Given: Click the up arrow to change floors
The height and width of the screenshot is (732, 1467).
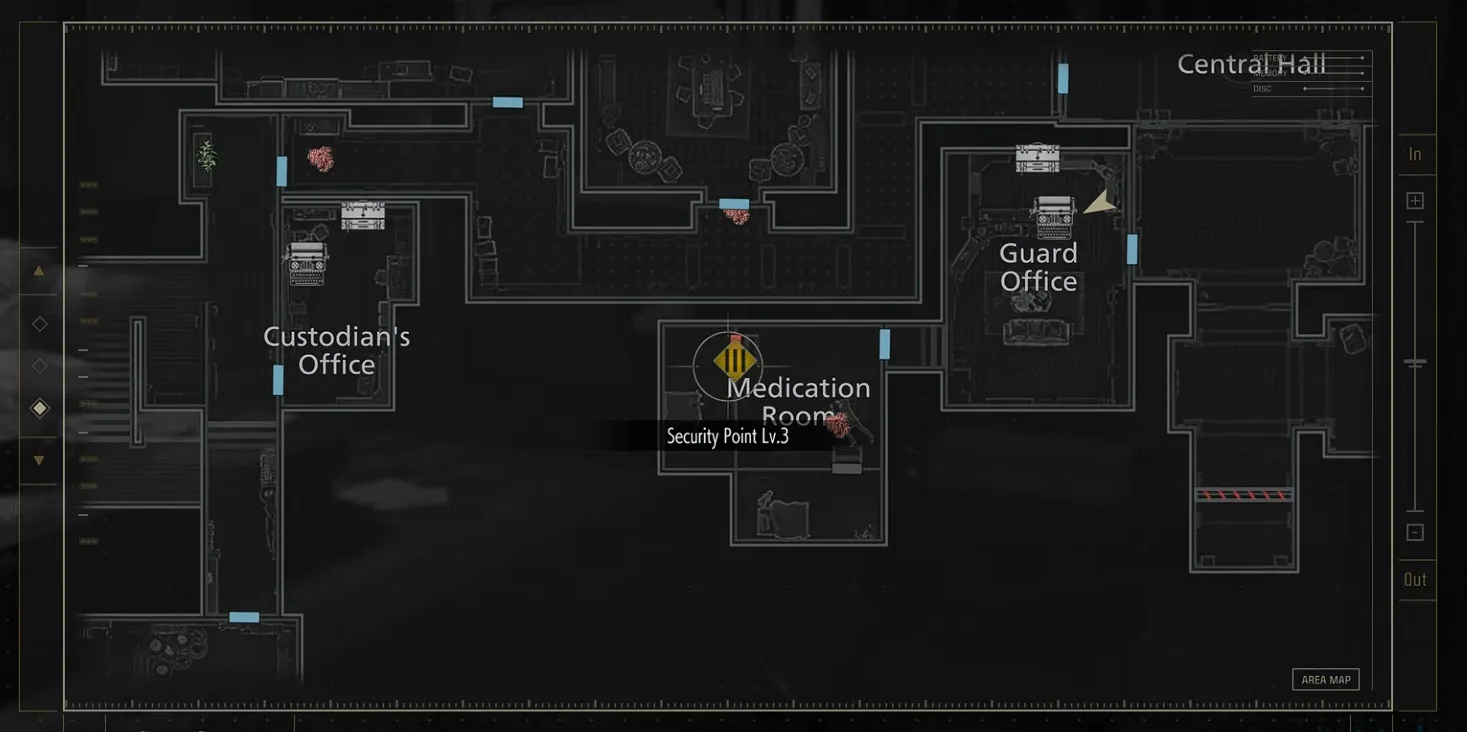Looking at the screenshot, I should (x=39, y=270).
